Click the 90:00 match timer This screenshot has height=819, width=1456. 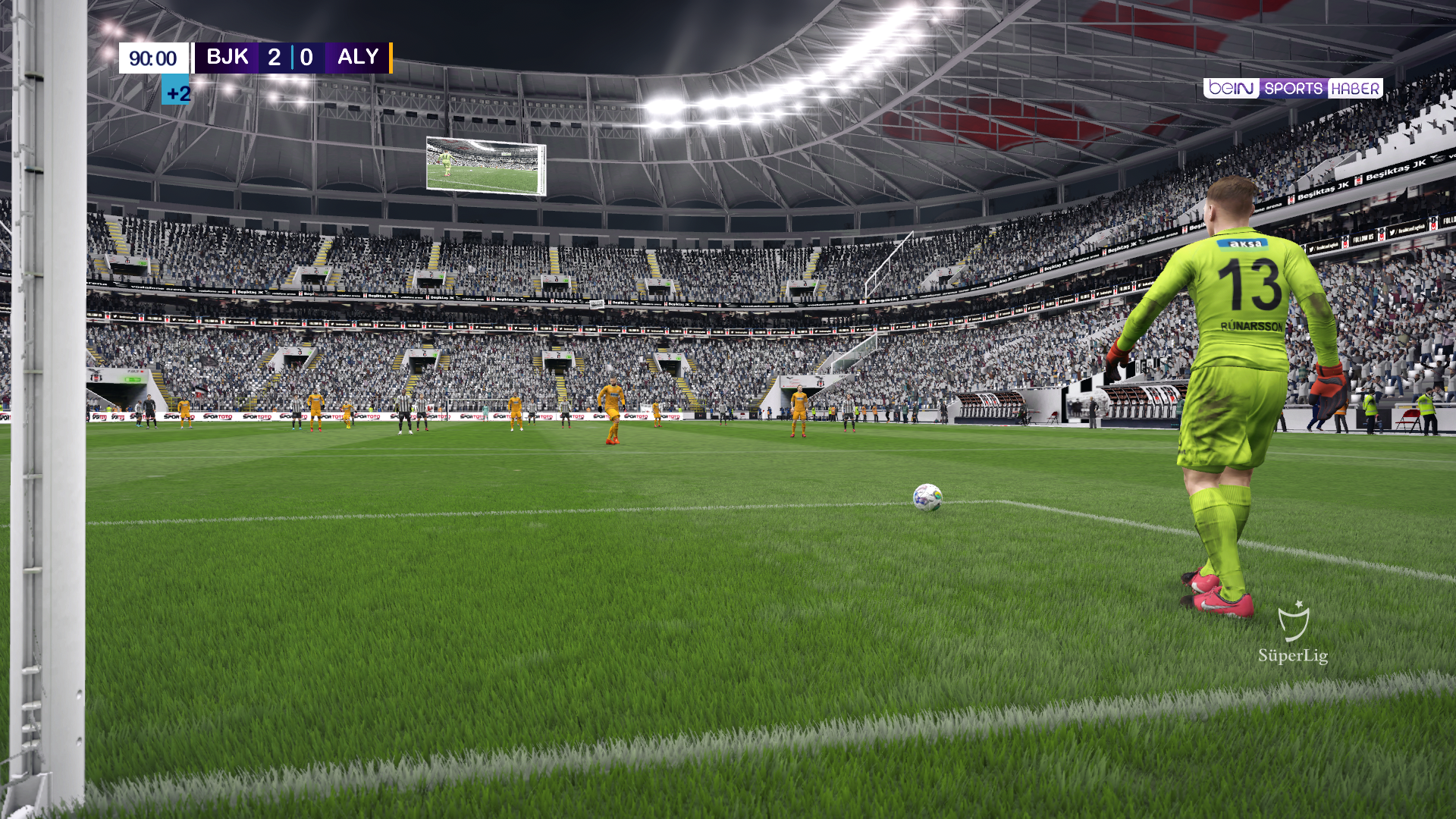pos(152,57)
